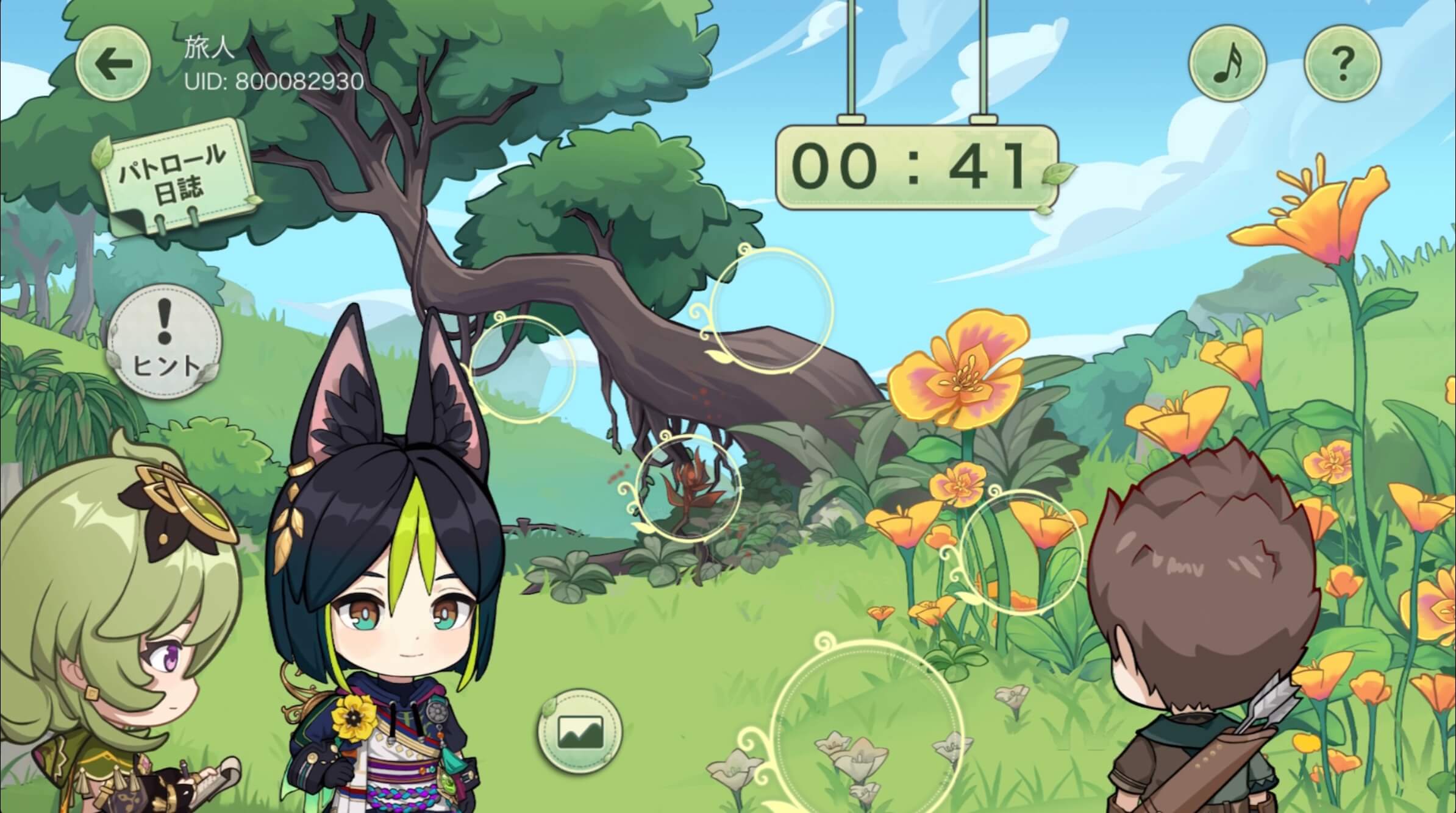Toggle the background music on or off

(x=1227, y=64)
